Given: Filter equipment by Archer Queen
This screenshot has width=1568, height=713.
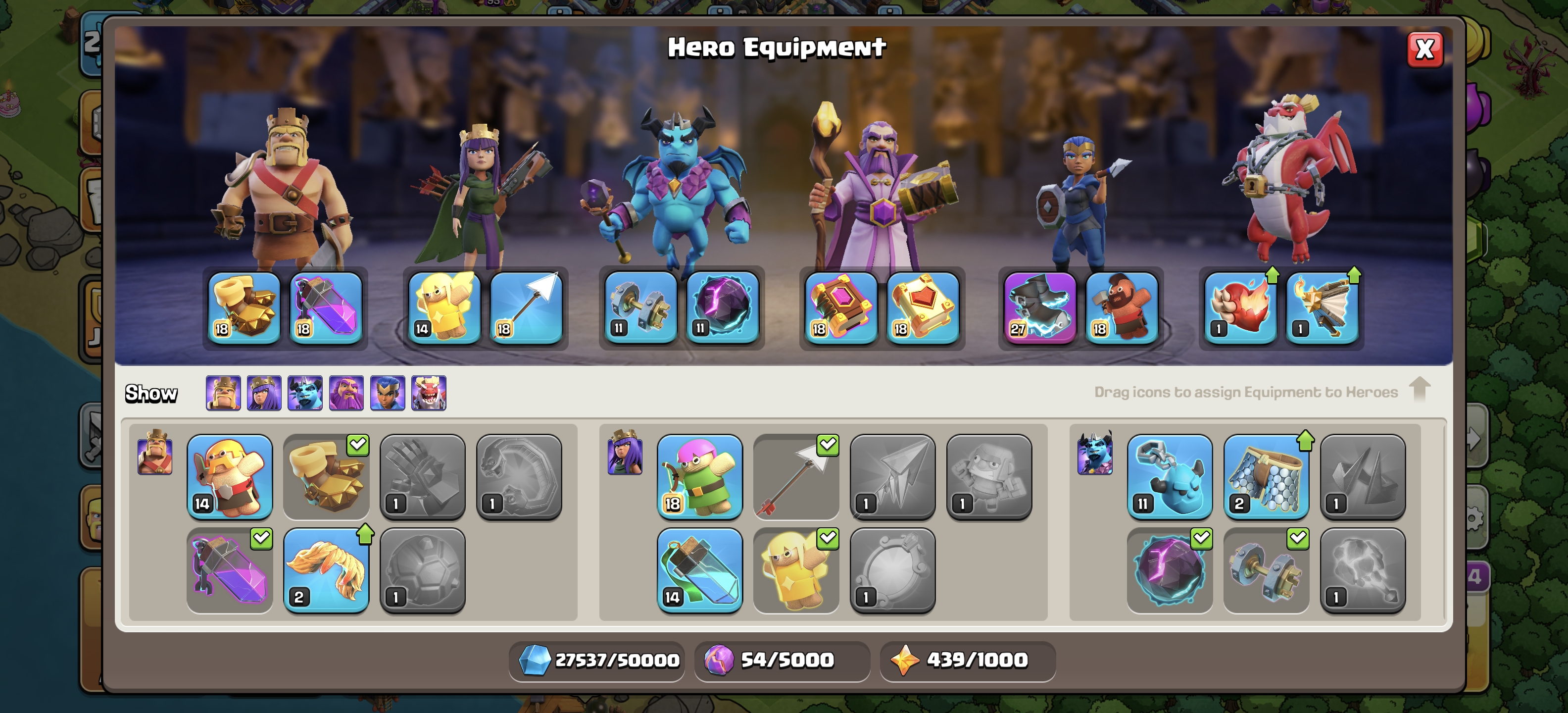Looking at the screenshot, I should pos(264,393).
